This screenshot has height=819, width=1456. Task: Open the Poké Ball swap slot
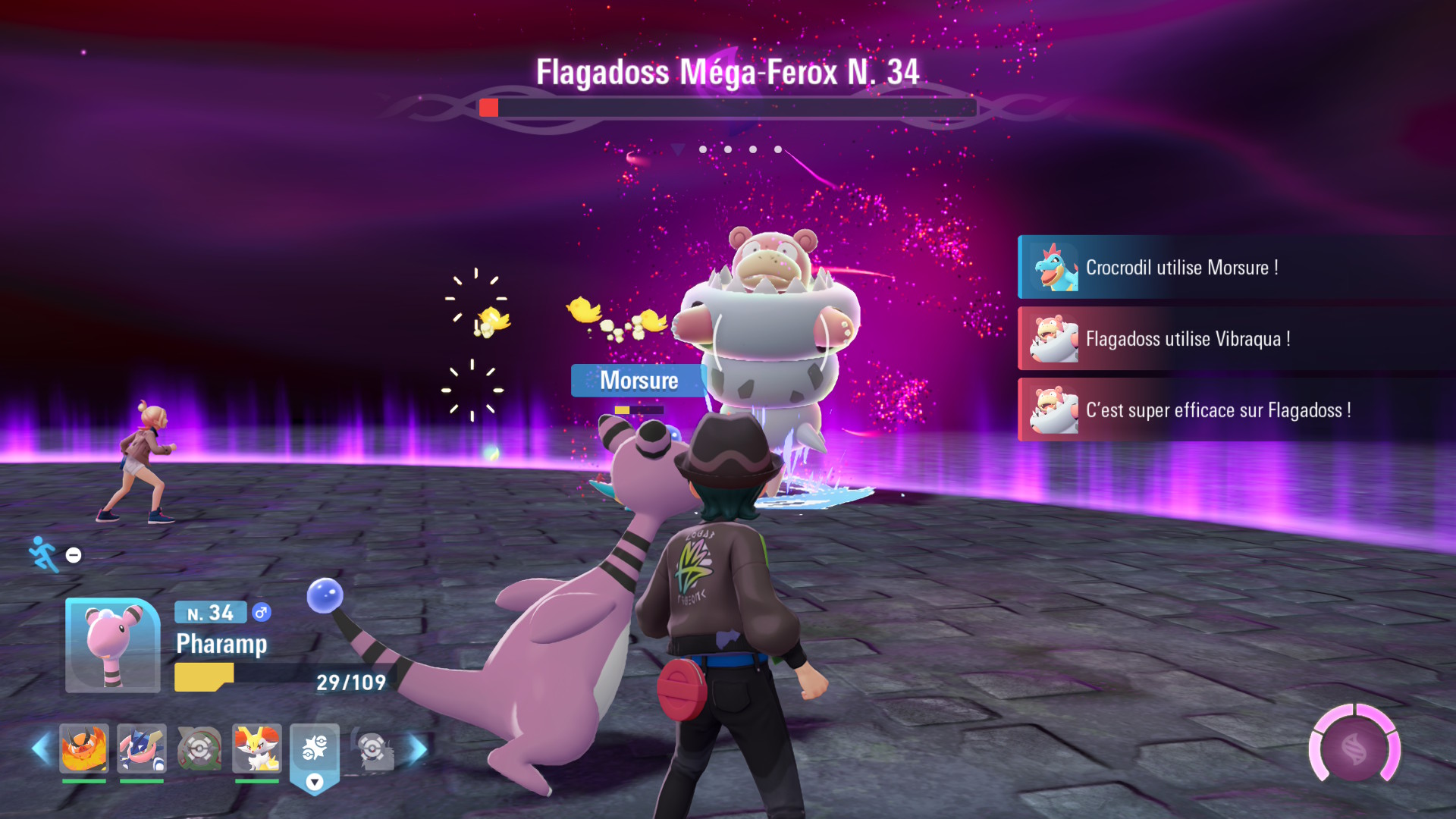click(x=315, y=751)
